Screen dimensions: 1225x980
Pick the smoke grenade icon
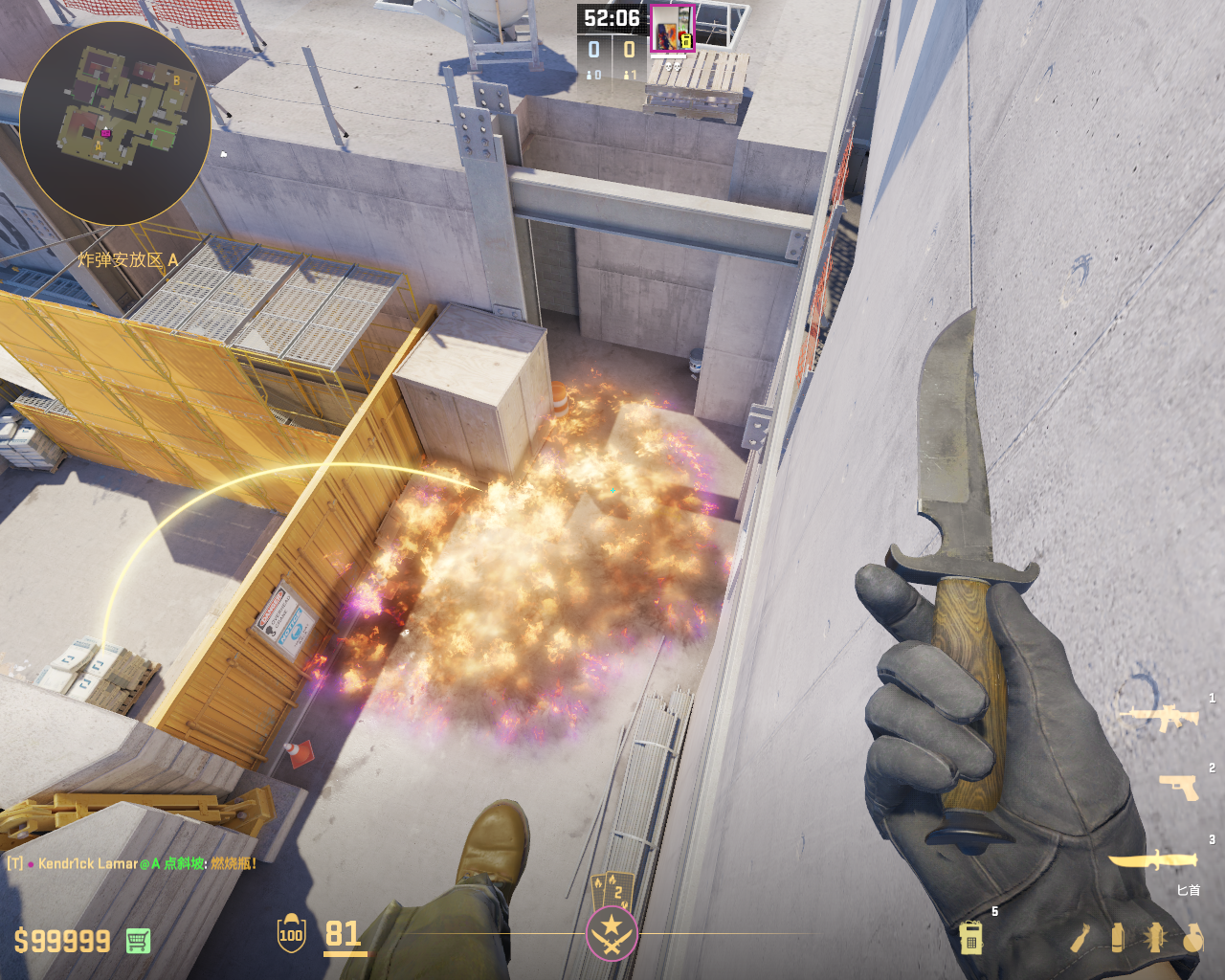tap(1117, 938)
